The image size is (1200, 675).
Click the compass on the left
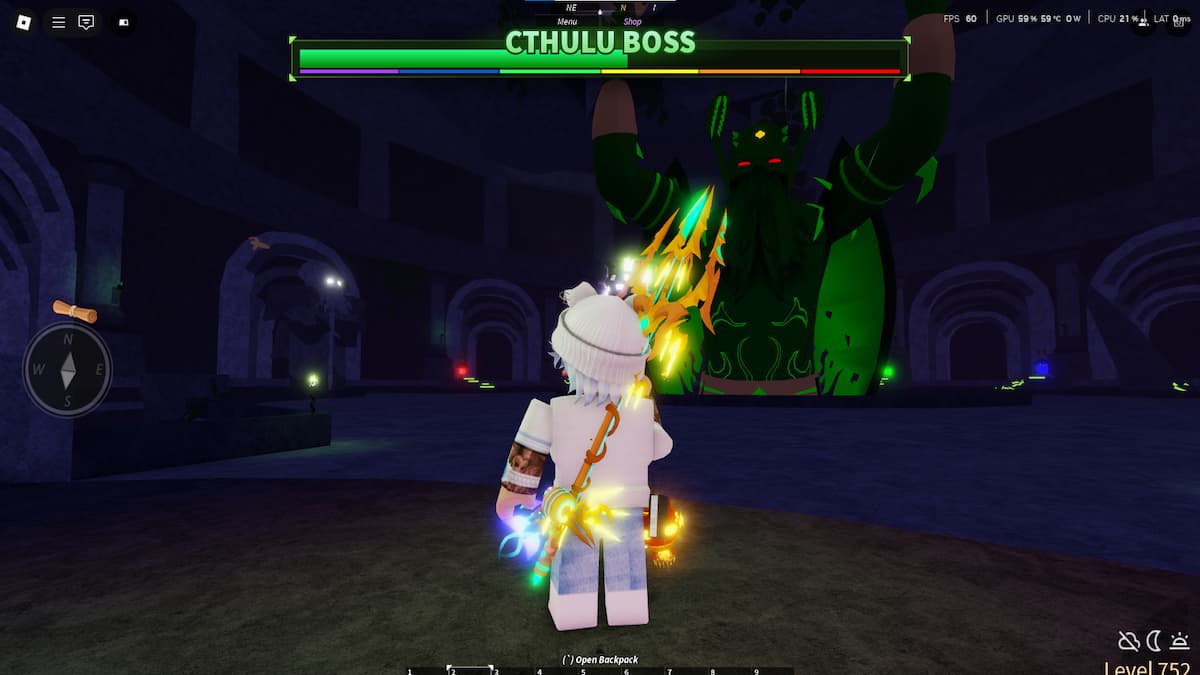coord(68,370)
